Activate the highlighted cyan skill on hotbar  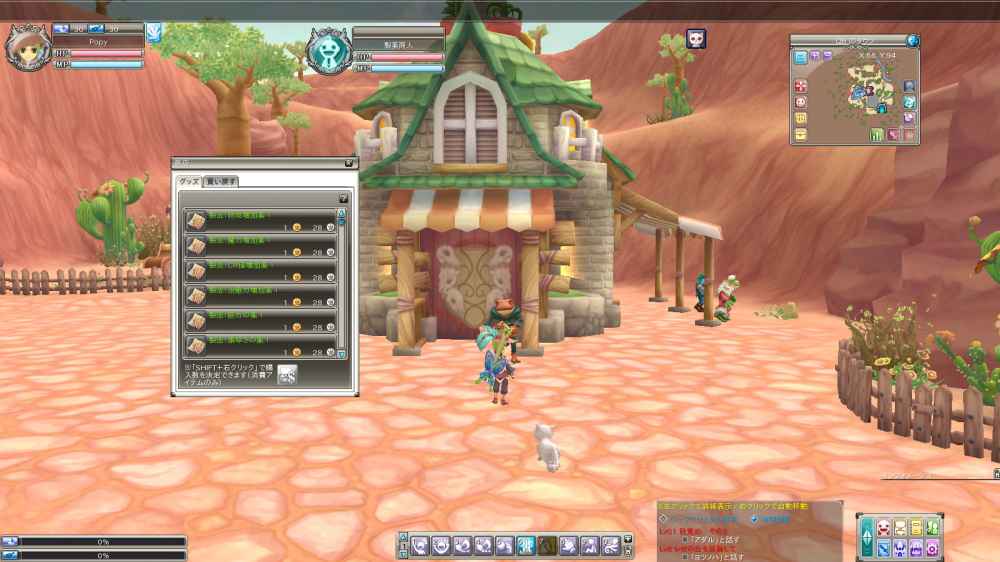point(526,545)
